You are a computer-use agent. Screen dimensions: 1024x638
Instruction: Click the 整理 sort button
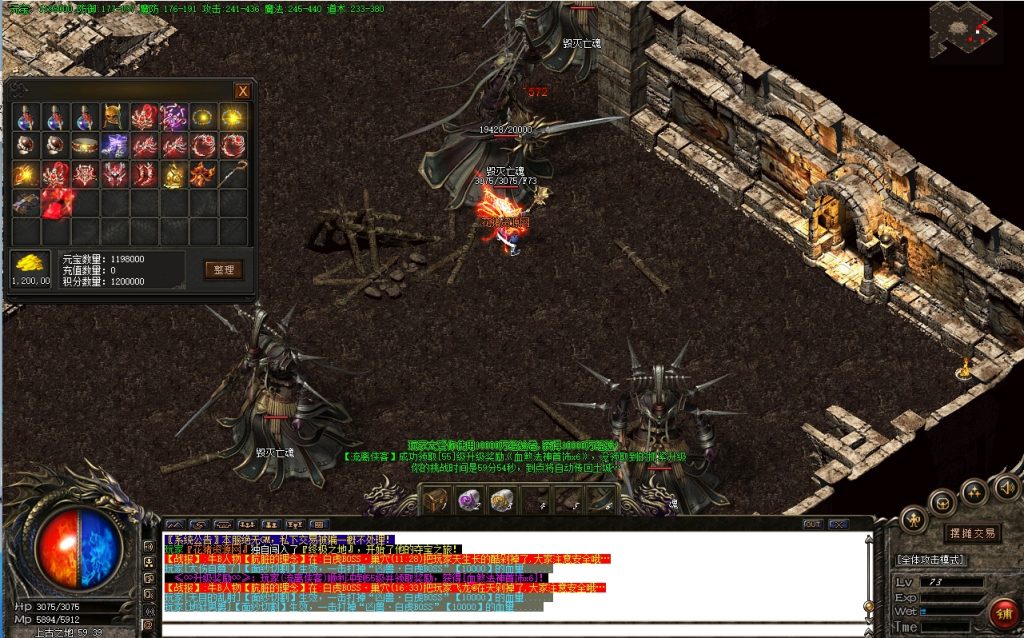click(223, 269)
